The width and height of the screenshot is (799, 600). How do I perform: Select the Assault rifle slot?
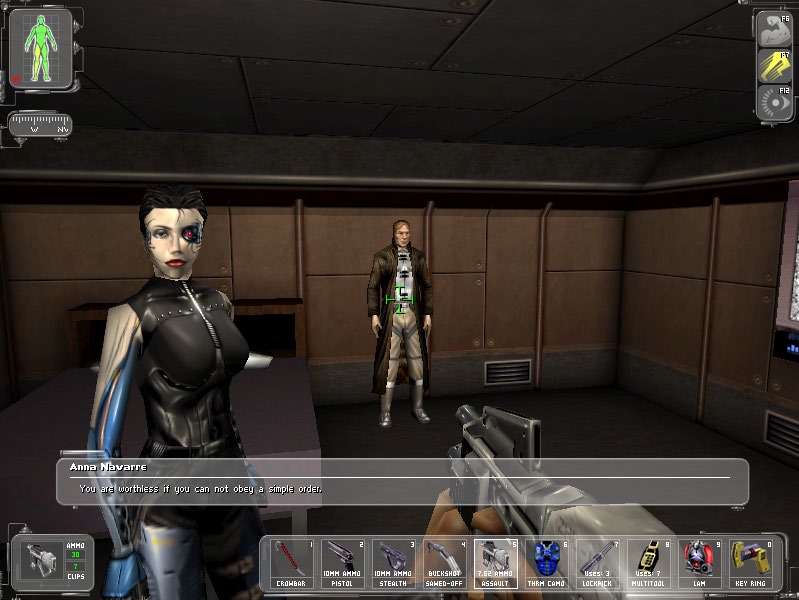tap(495, 563)
